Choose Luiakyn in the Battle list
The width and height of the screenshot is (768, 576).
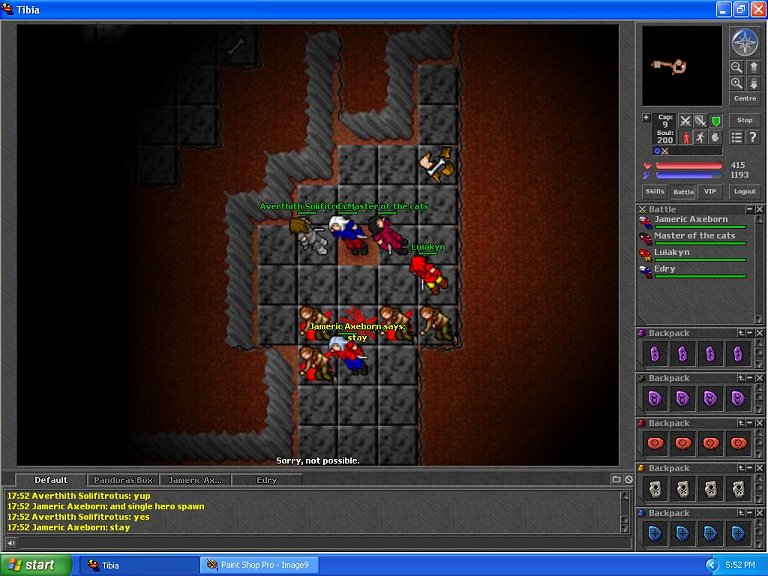click(671, 253)
